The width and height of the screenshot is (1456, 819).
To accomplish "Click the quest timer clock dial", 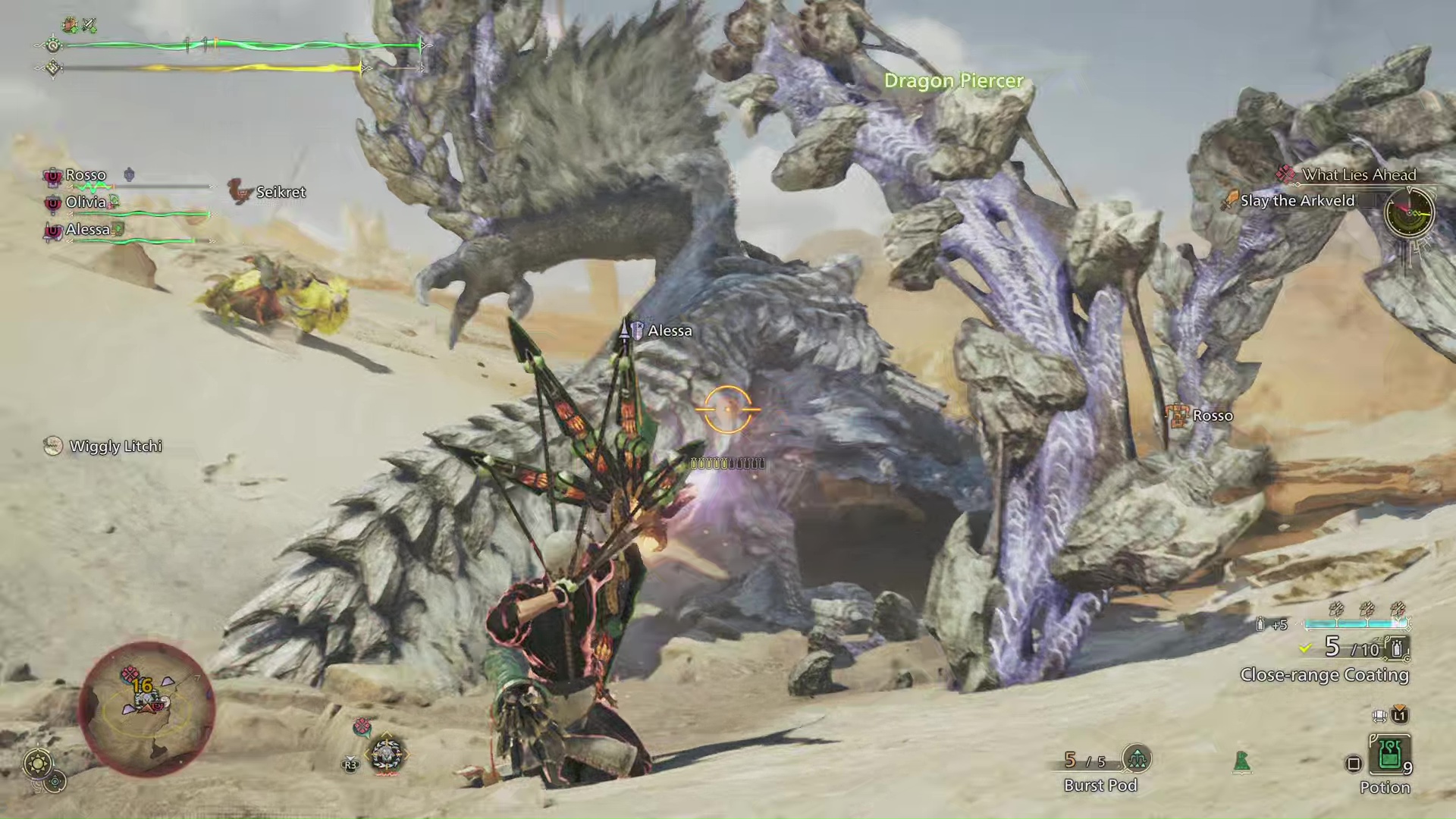I will point(1409,212).
